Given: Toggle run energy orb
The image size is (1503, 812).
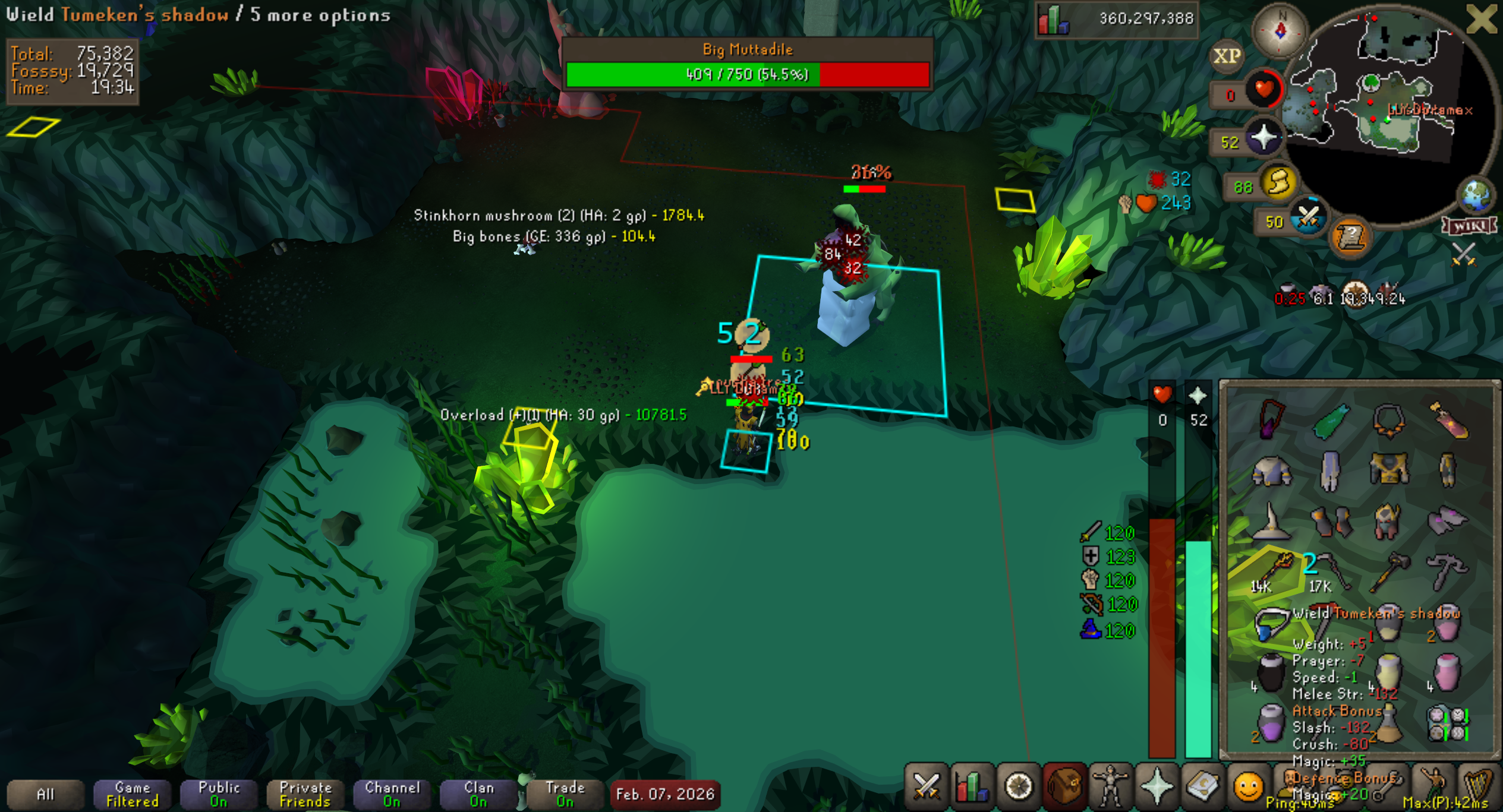Looking at the screenshot, I should point(1278,183).
